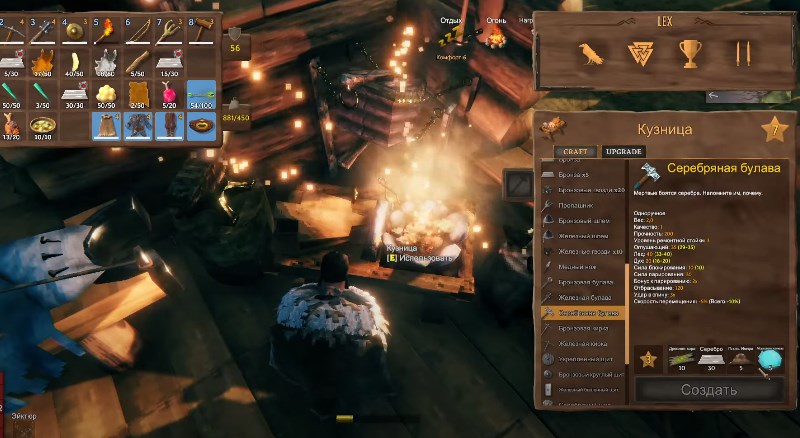Equip the bow in hotbar slot 6
The width and height of the screenshot is (800, 438).
coord(138,31)
